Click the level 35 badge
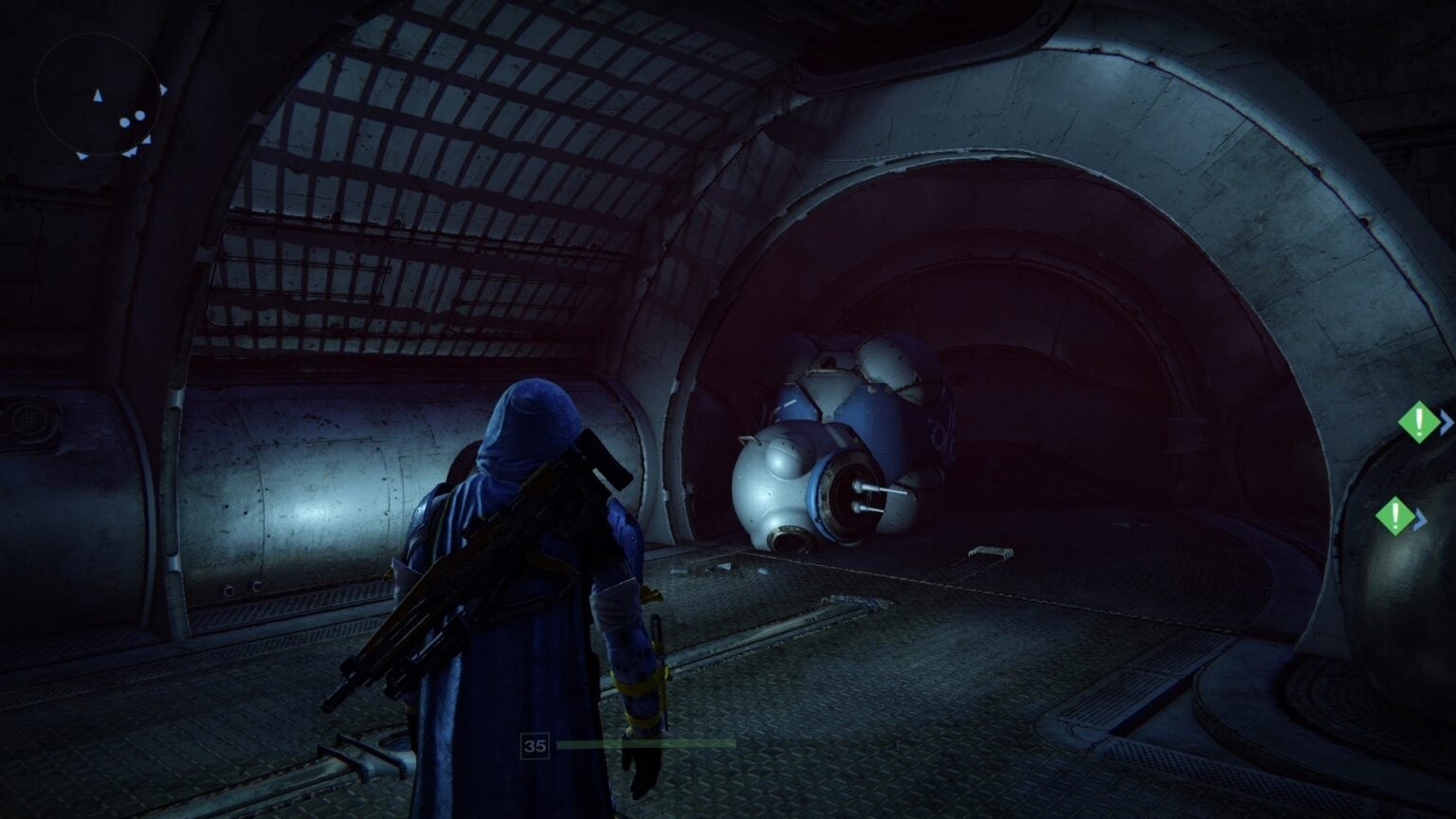 click(535, 744)
